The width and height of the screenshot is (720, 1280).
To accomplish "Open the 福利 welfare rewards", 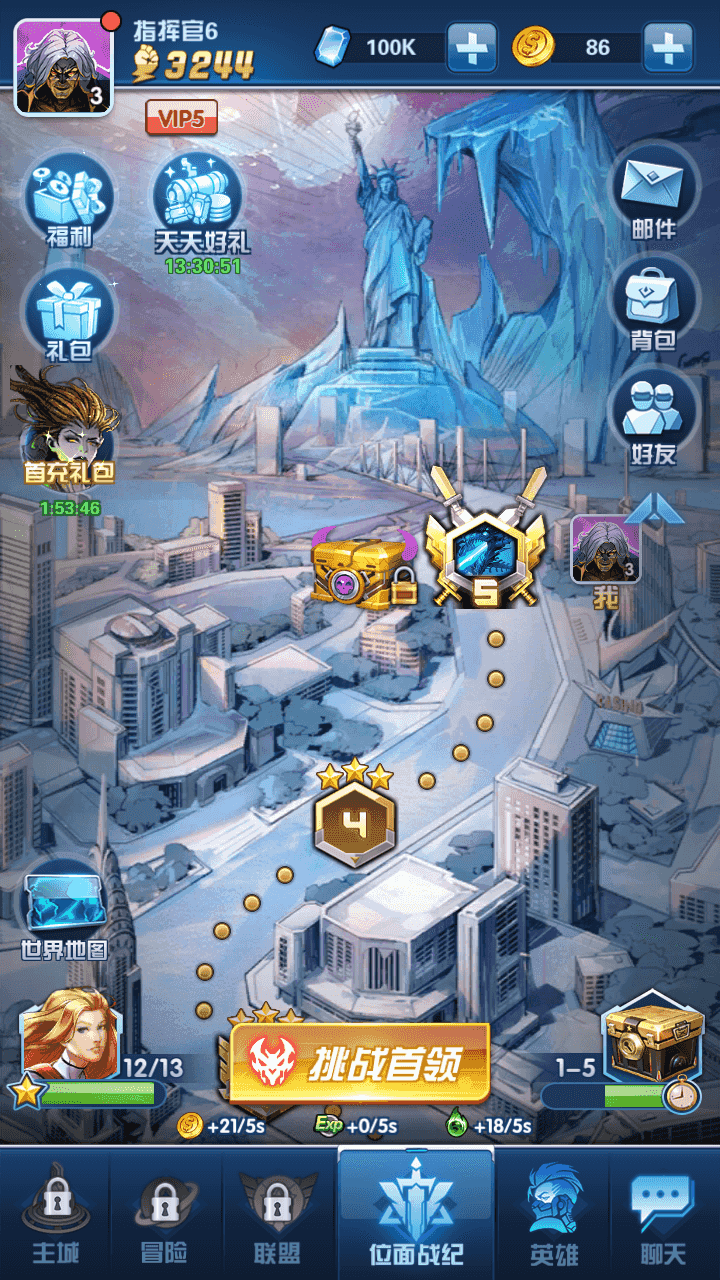I will pyautogui.click(x=69, y=198).
